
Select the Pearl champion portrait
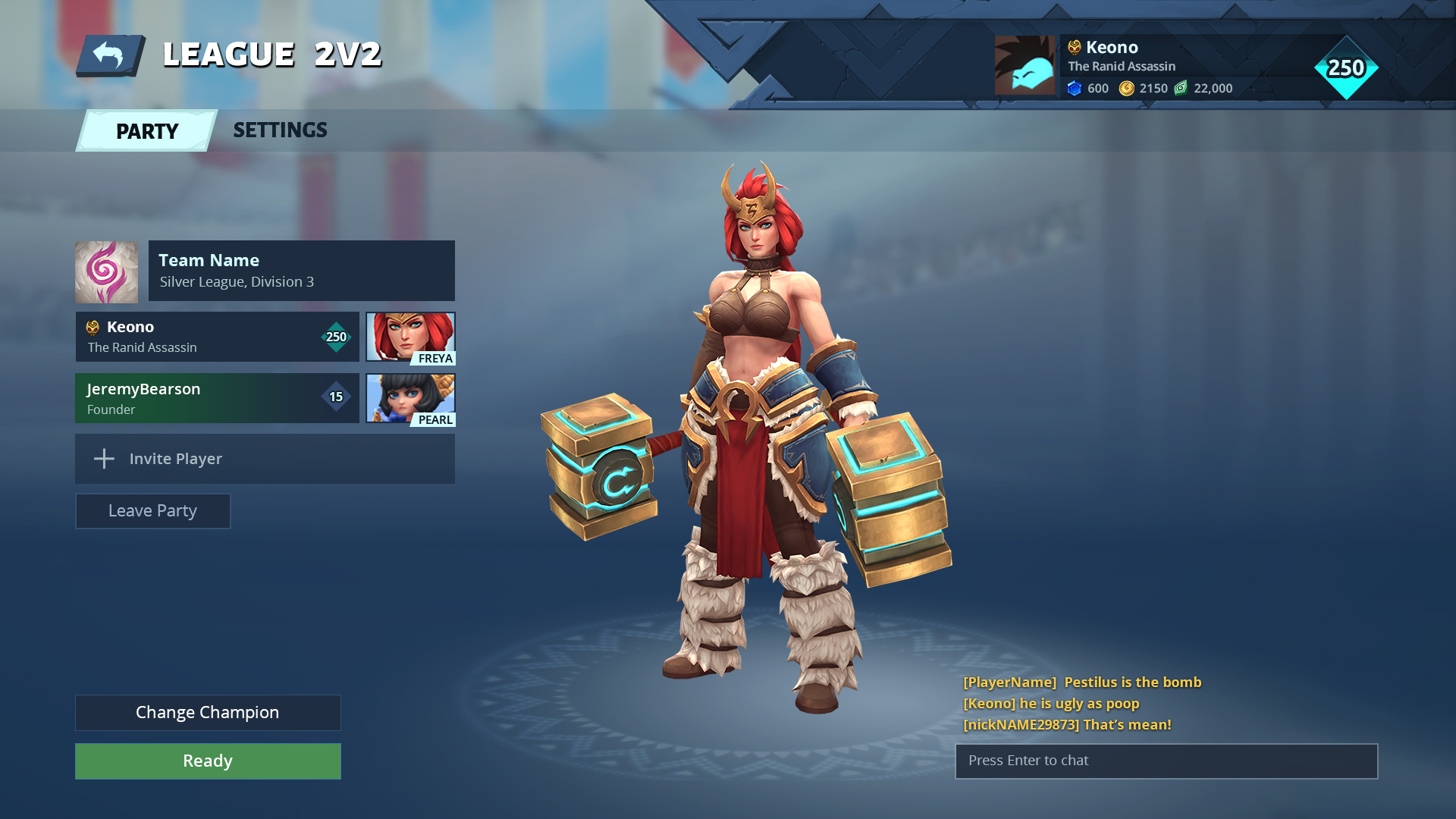pyautogui.click(x=409, y=399)
